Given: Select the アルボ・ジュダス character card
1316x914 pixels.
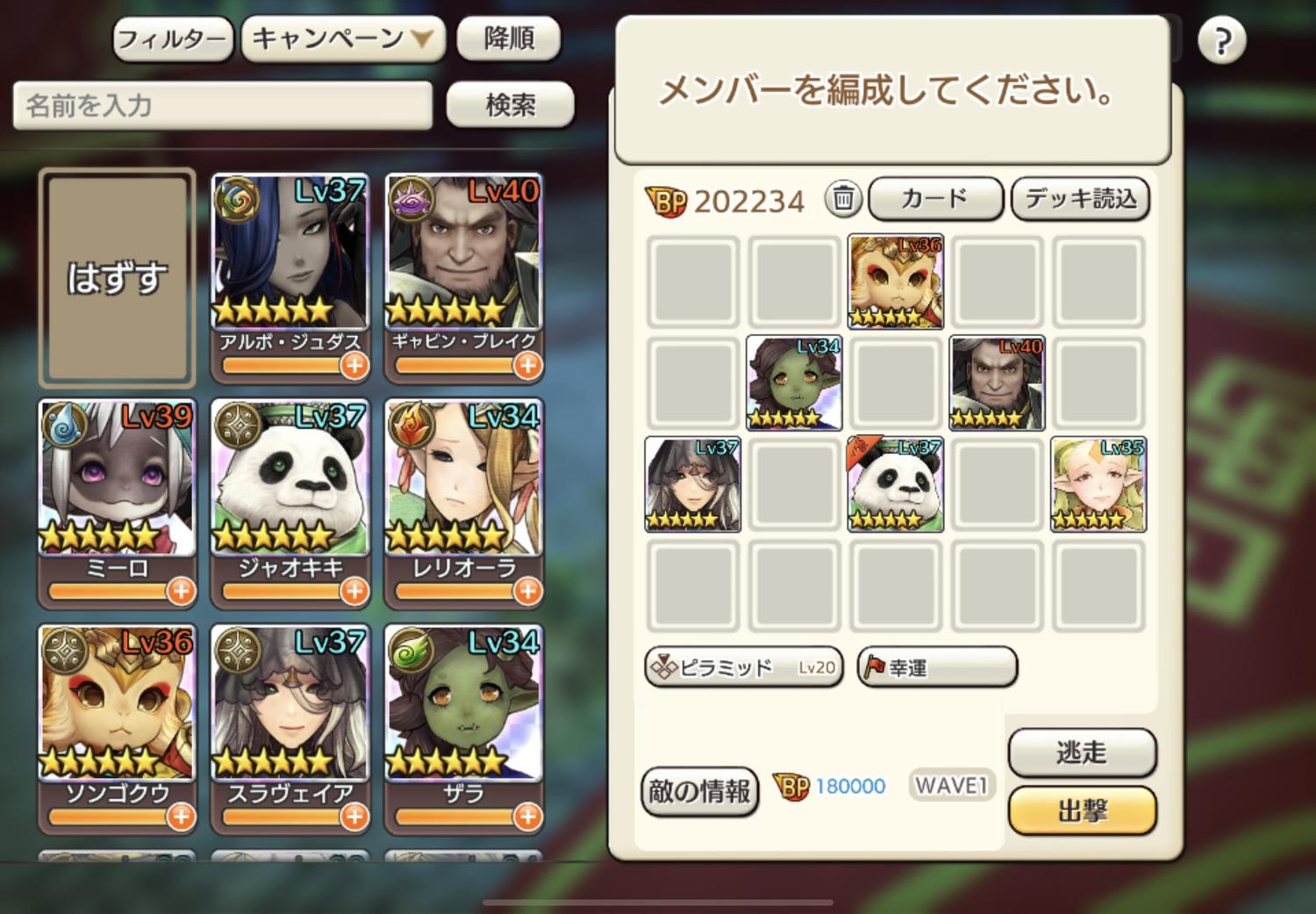Looking at the screenshot, I should tap(290, 263).
